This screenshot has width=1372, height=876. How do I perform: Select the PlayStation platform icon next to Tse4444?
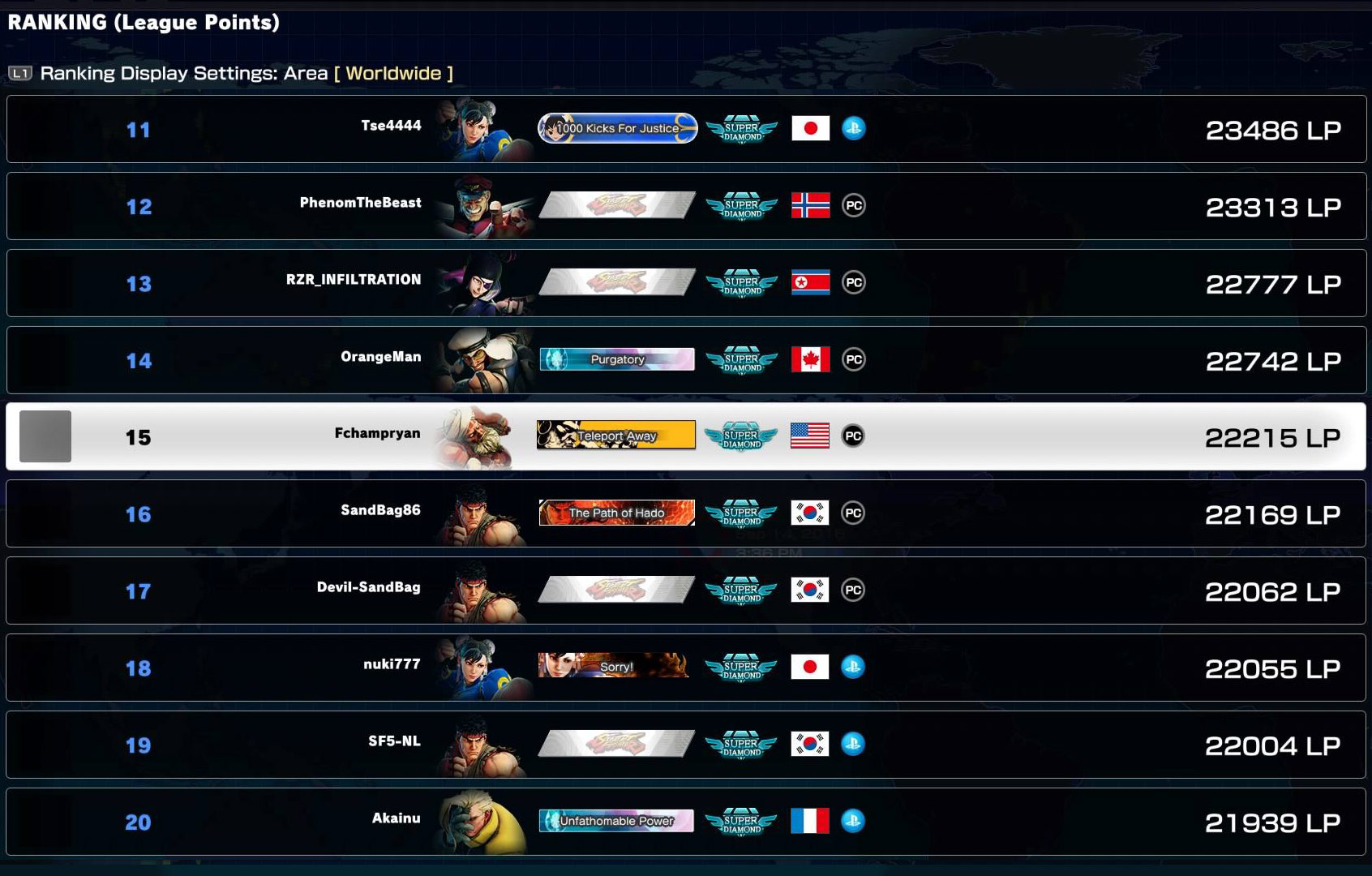tap(855, 128)
